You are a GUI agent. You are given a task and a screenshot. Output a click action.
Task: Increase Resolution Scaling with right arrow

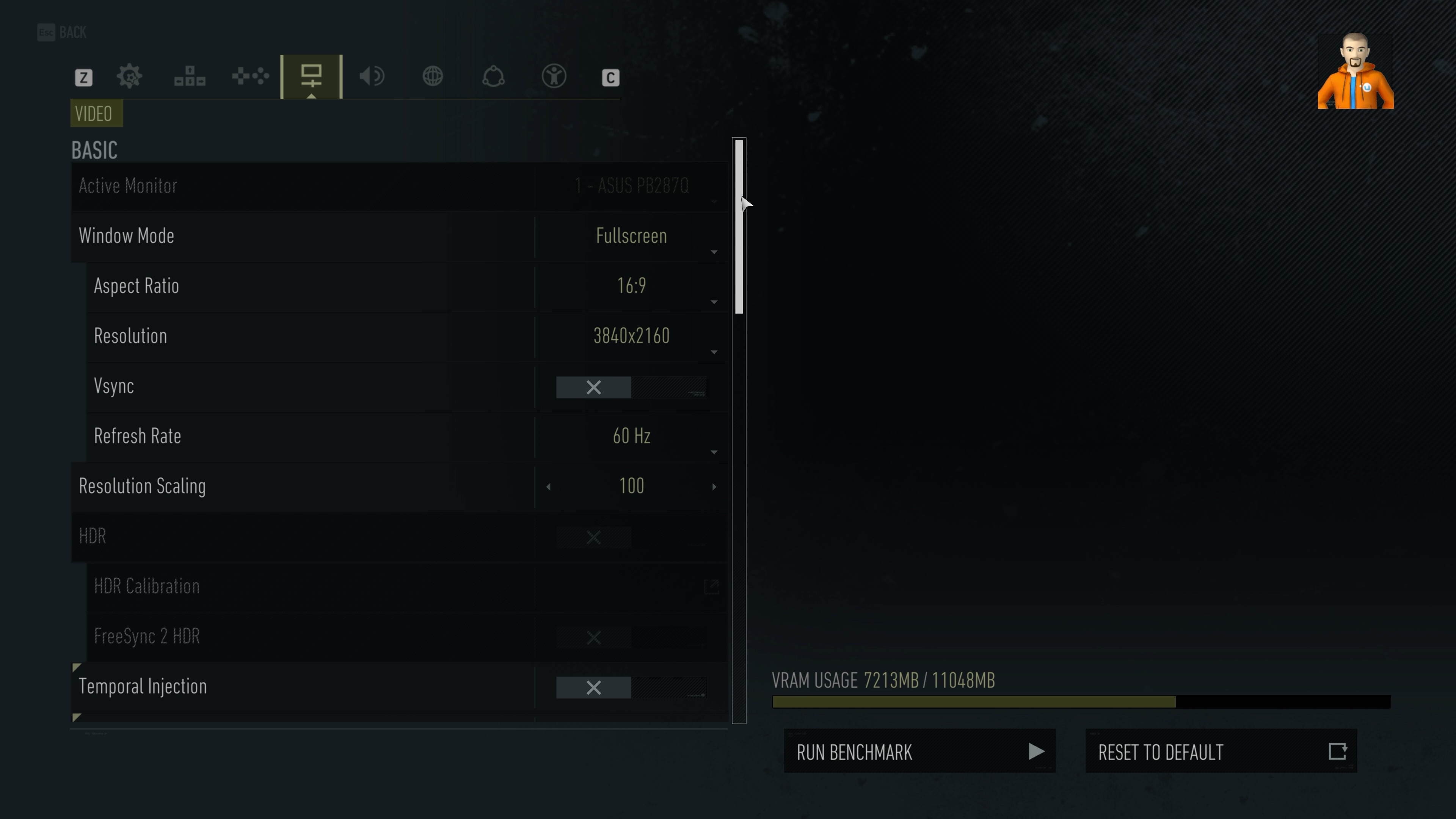714,486
